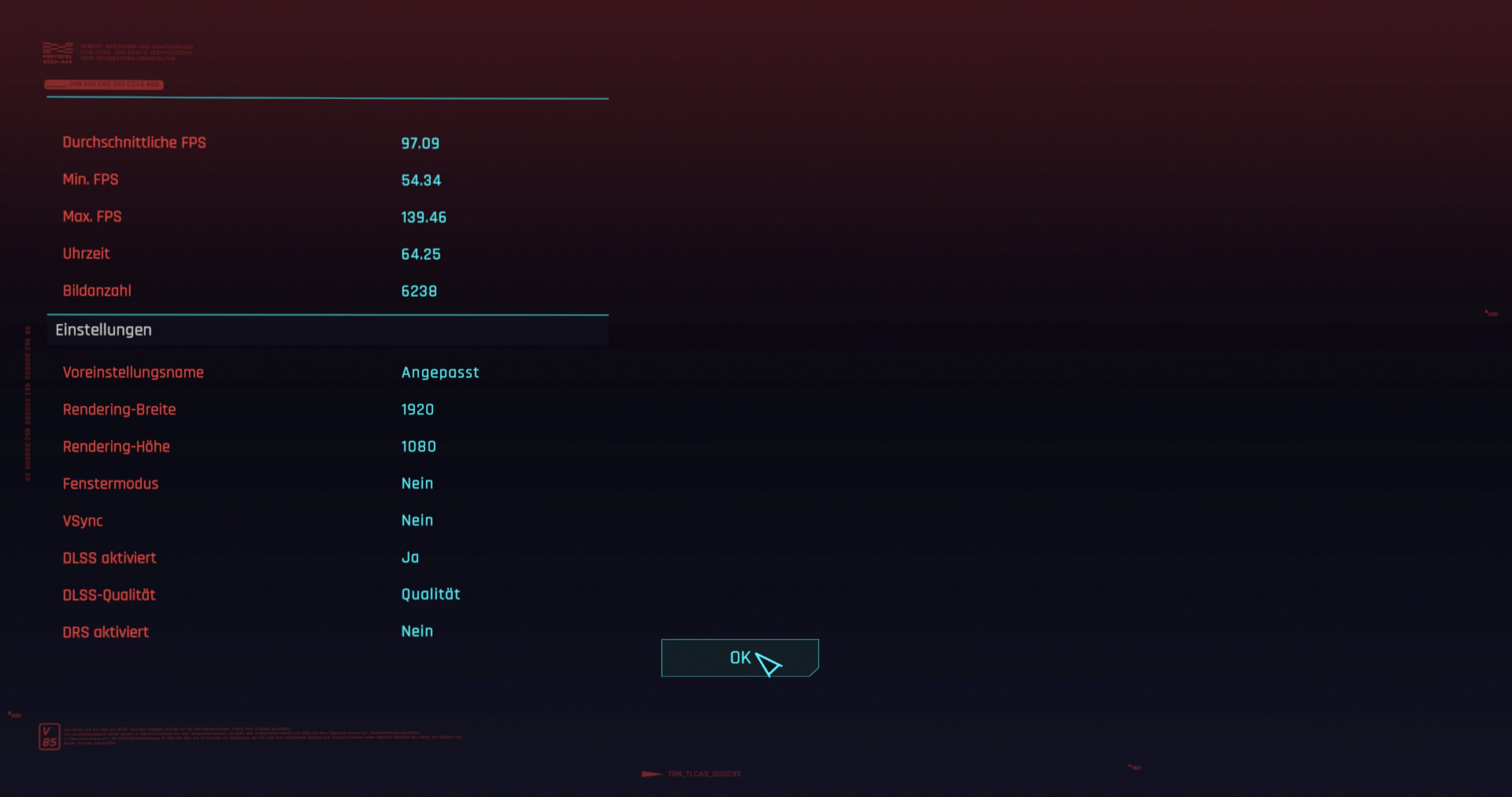Image resolution: width=1512 pixels, height=797 pixels.
Task: Click the Voreinstellungsname value Angepasst
Action: [440, 372]
